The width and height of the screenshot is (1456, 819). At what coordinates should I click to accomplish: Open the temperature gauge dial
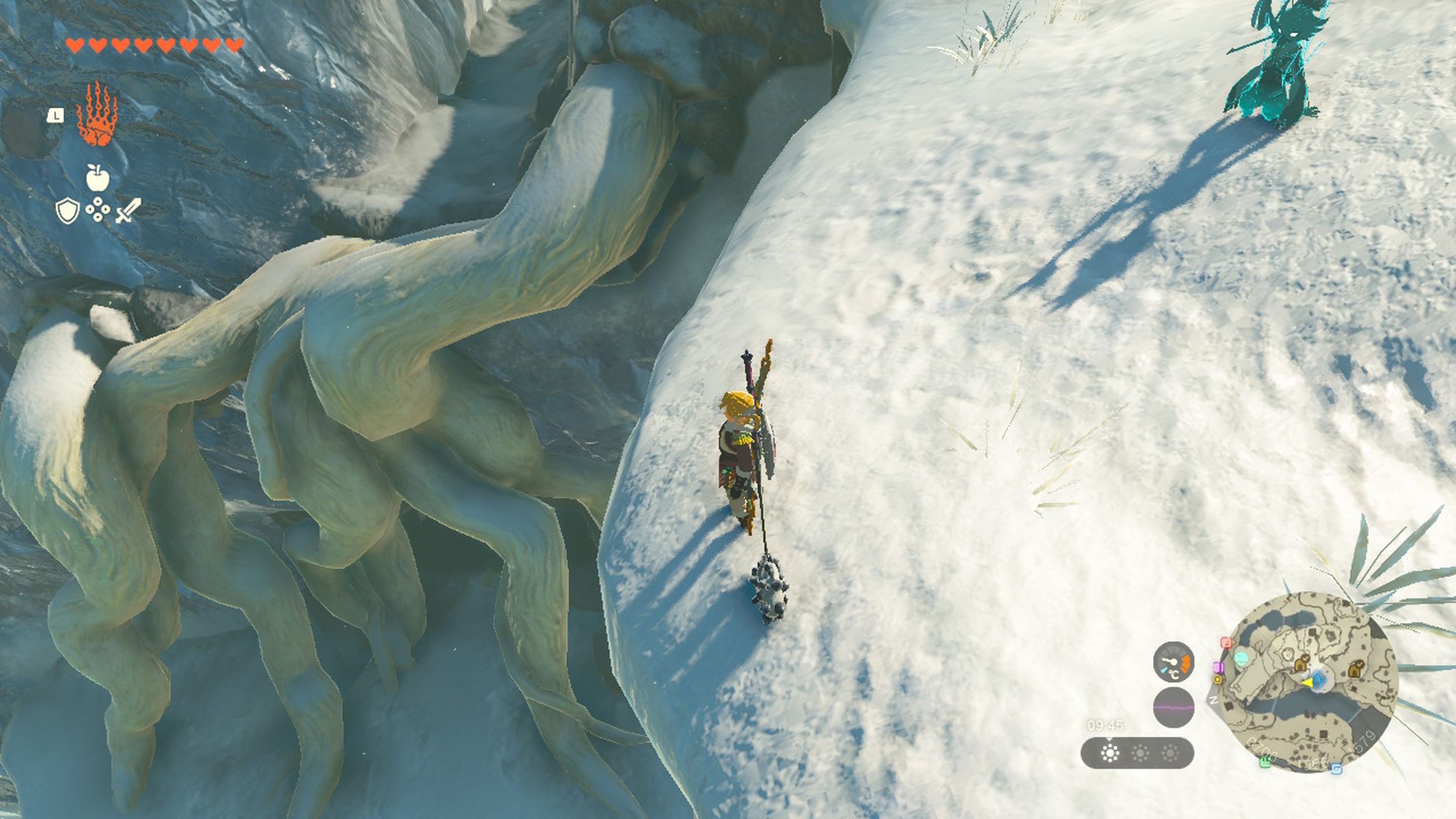[1174, 662]
